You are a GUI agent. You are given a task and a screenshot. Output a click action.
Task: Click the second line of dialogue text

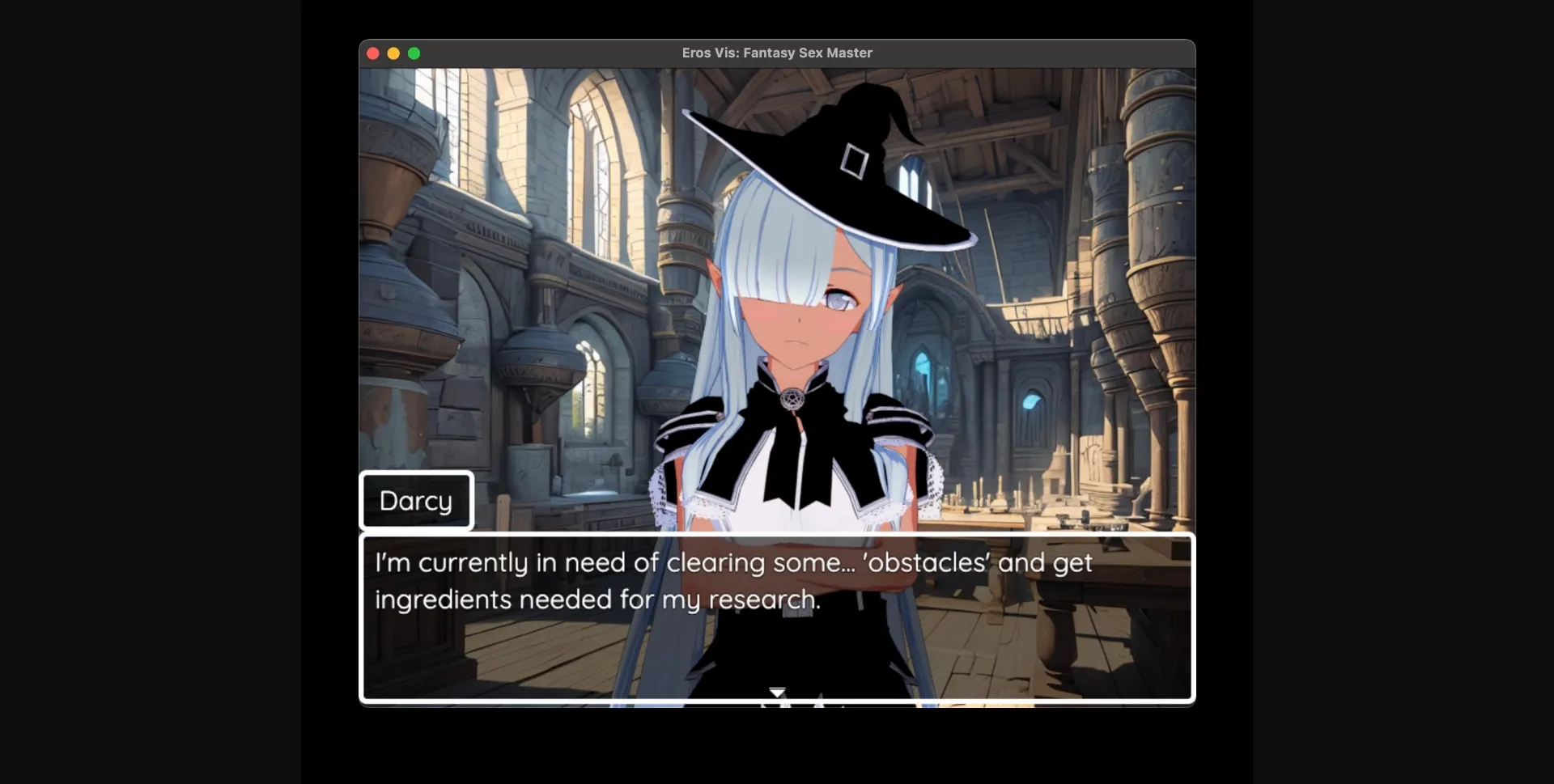(597, 600)
